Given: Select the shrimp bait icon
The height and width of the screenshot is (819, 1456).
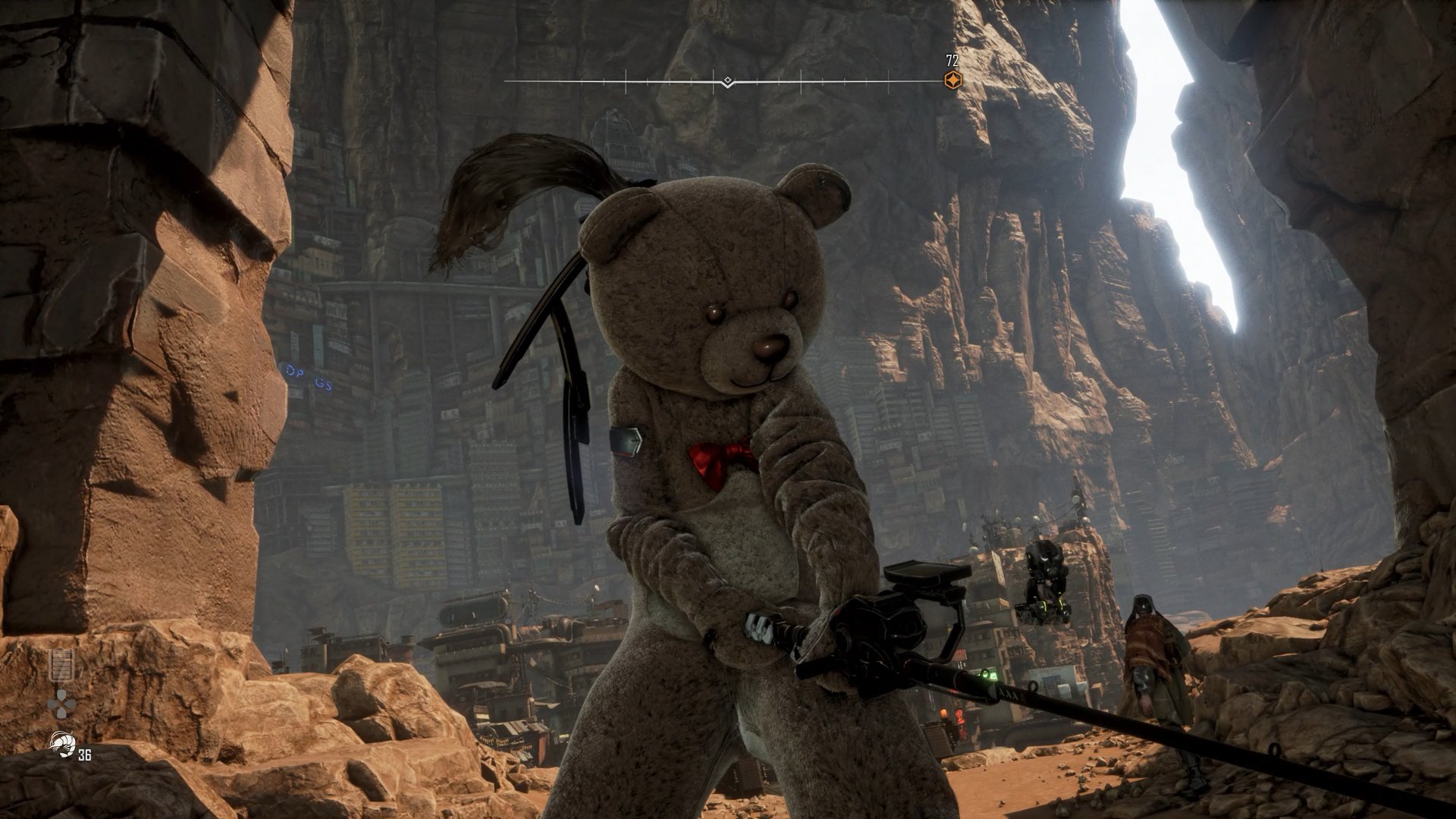Looking at the screenshot, I should (60, 744).
